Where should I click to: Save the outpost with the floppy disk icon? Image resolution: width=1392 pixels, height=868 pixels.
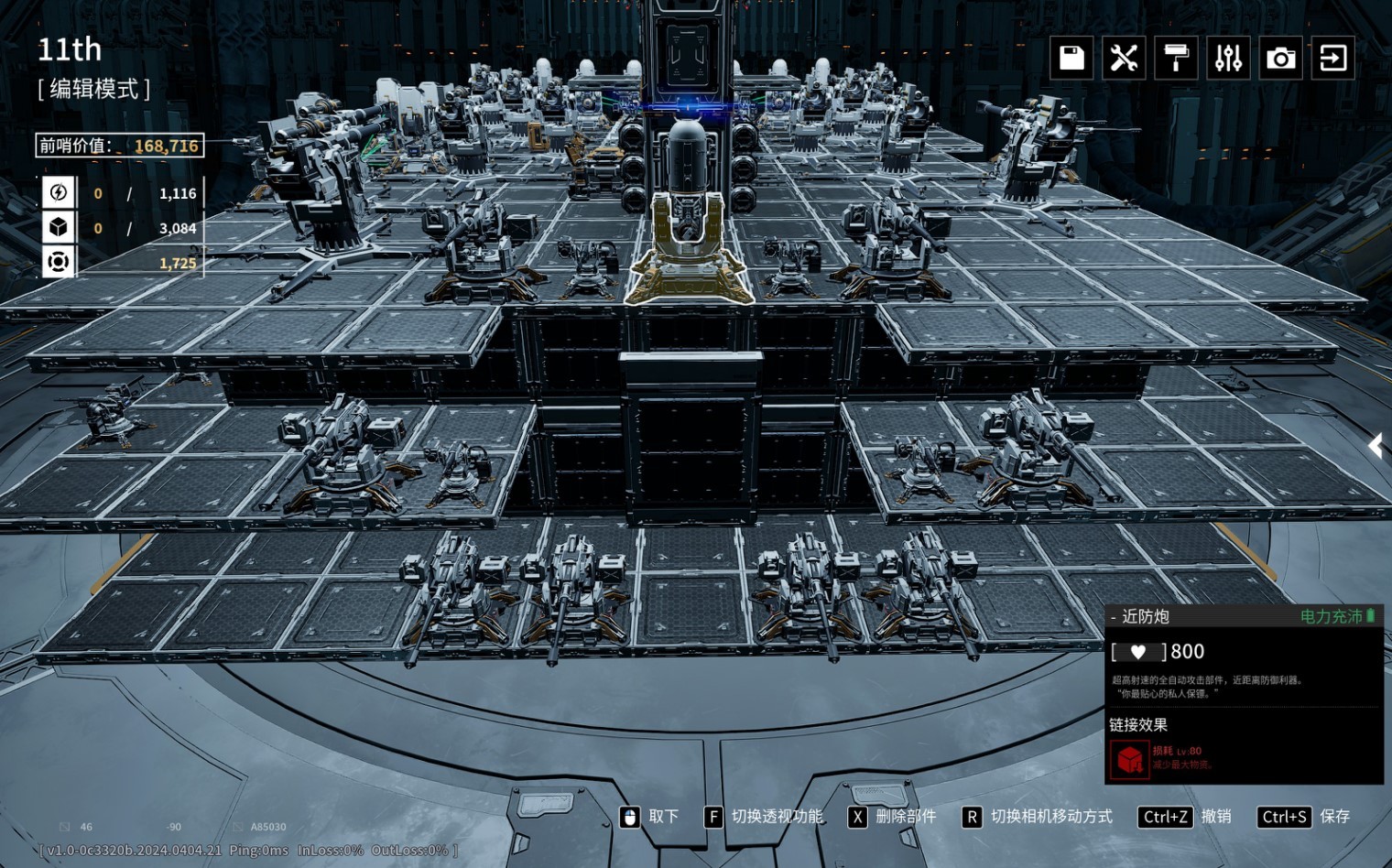click(x=1071, y=59)
